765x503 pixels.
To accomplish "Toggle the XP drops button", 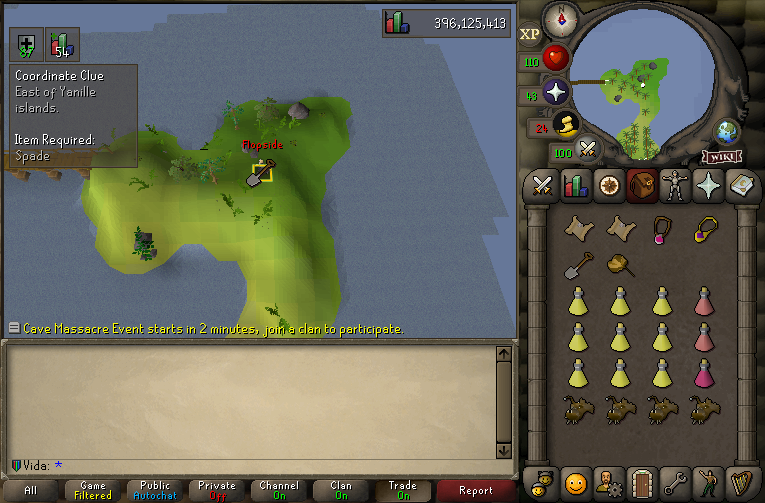I will coord(530,33).
